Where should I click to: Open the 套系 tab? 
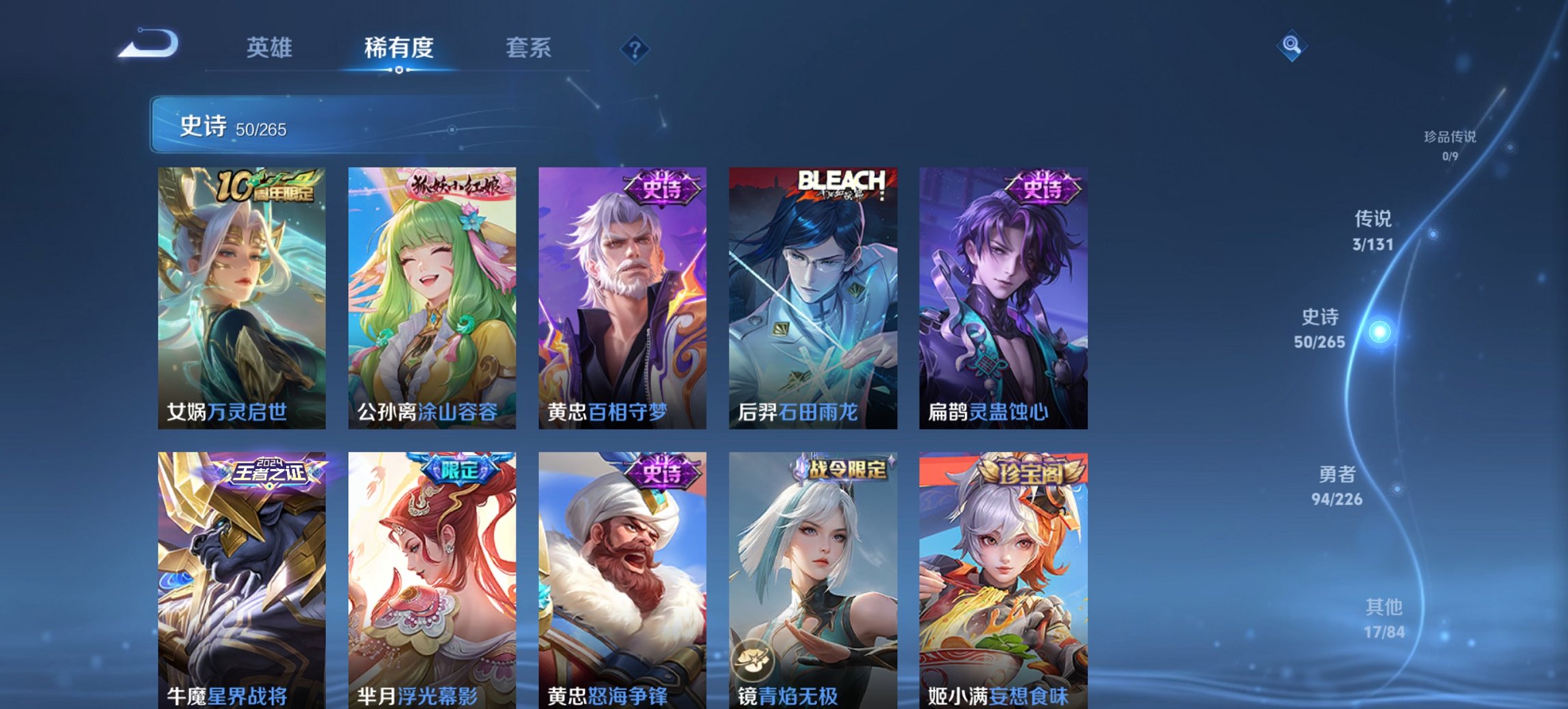tap(529, 48)
